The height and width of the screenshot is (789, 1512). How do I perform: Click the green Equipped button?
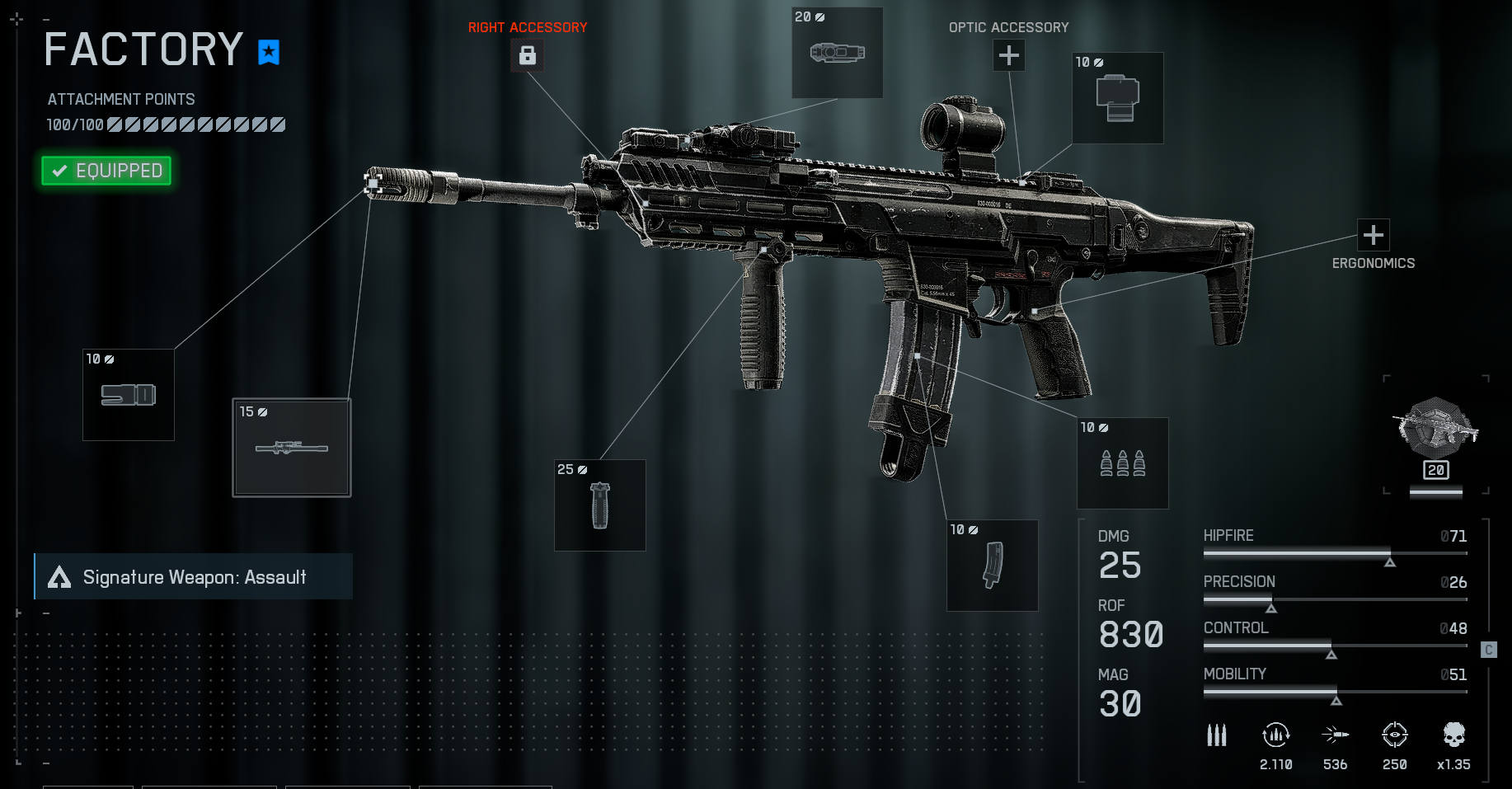(106, 171)
